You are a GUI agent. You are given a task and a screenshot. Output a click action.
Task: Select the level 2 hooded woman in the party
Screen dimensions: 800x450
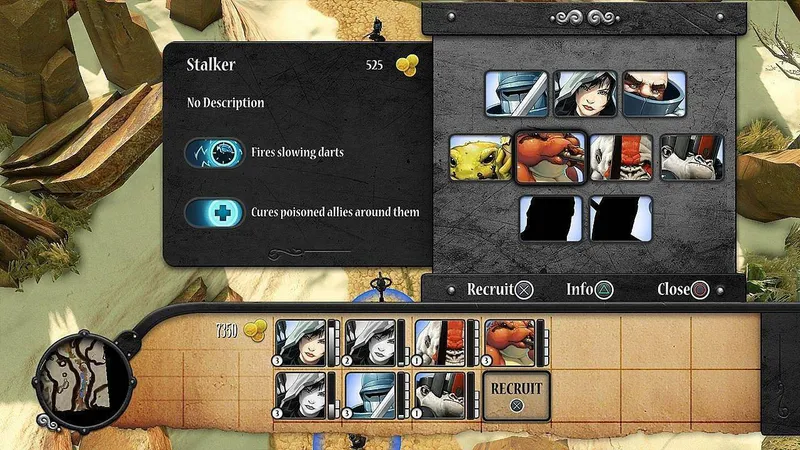point(370,343)
